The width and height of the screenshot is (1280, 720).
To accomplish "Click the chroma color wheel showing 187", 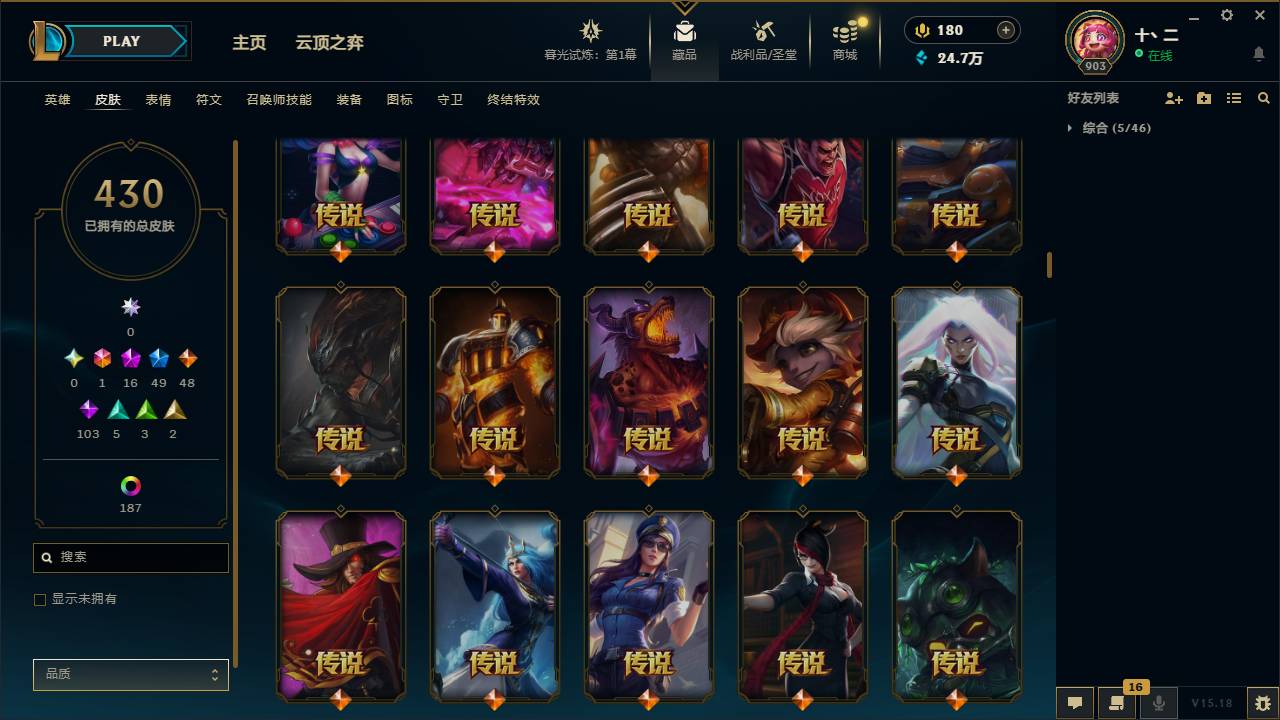I will point(130,485).
